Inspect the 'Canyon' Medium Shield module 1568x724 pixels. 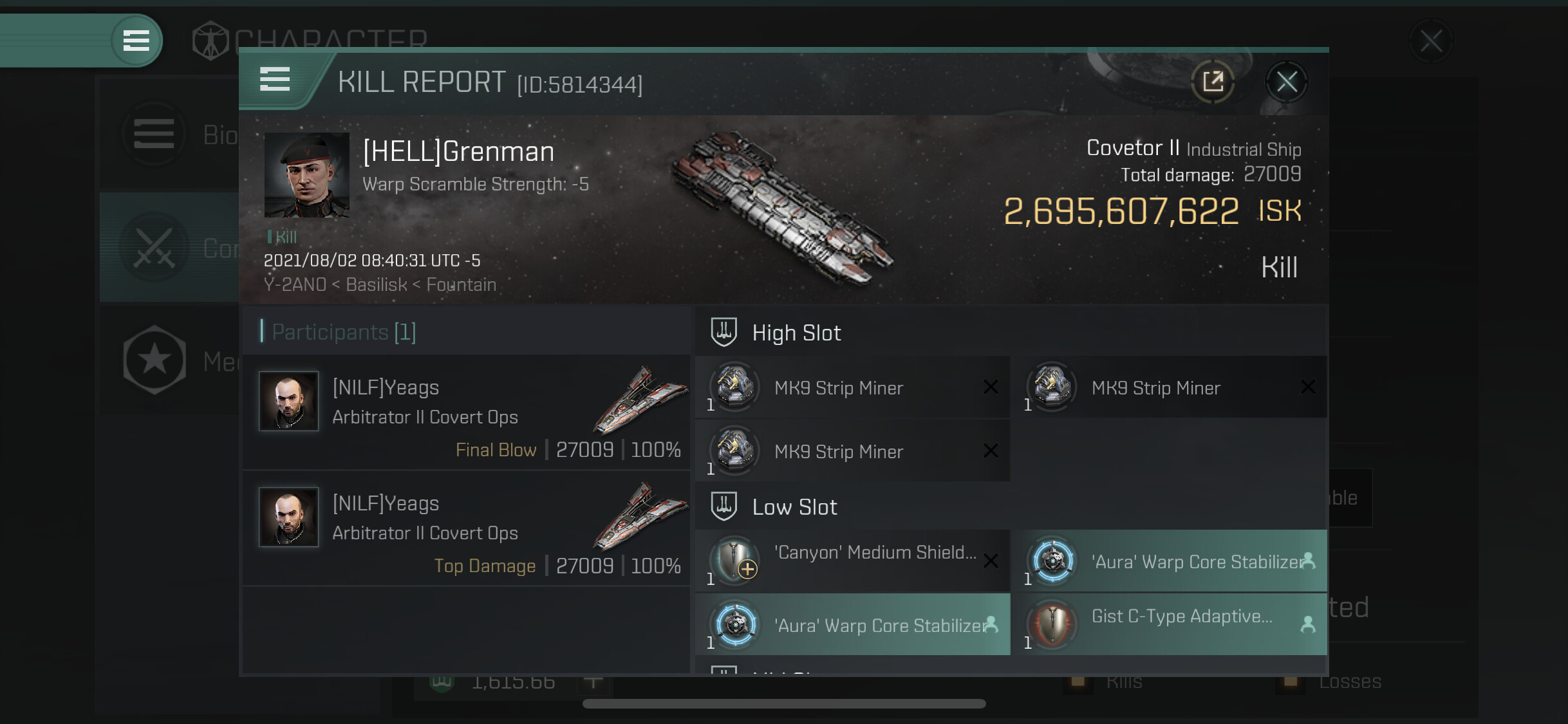[x=852, y=561]
